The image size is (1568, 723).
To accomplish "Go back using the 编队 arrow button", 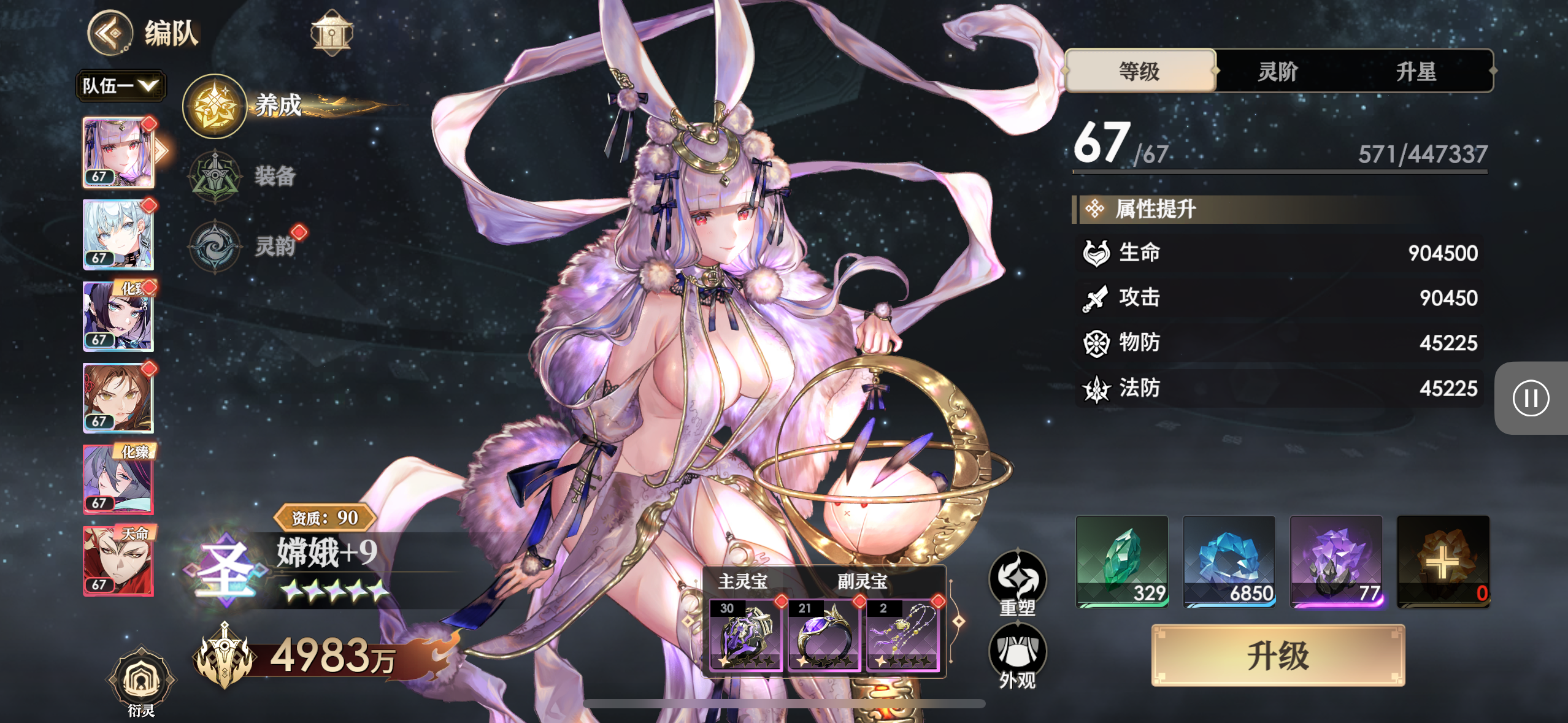I will (110, 33).
